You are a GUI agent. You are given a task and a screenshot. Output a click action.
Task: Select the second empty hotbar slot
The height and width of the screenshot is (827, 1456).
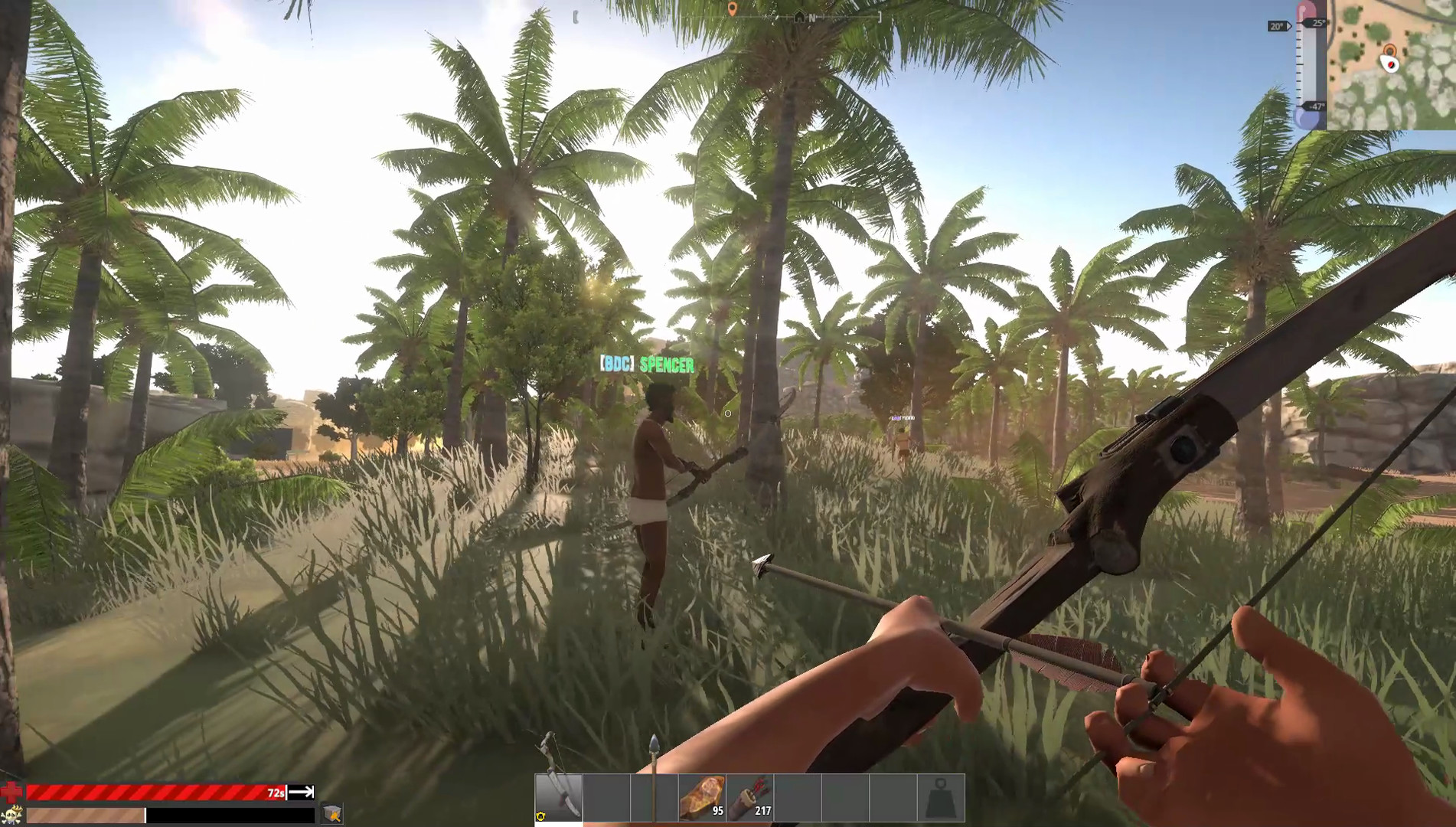tap(608, 796)
